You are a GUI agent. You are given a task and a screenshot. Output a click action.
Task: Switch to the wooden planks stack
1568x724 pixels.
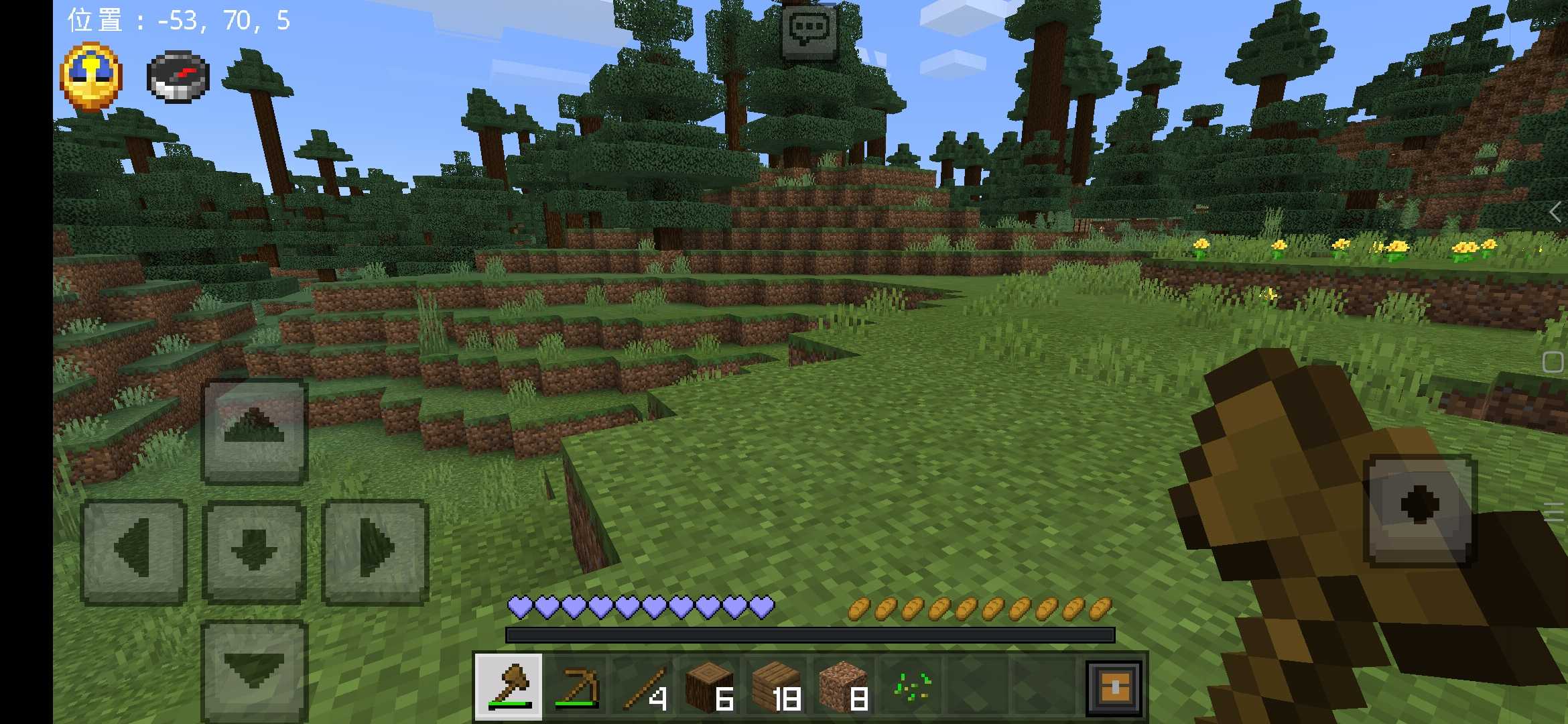777,686
